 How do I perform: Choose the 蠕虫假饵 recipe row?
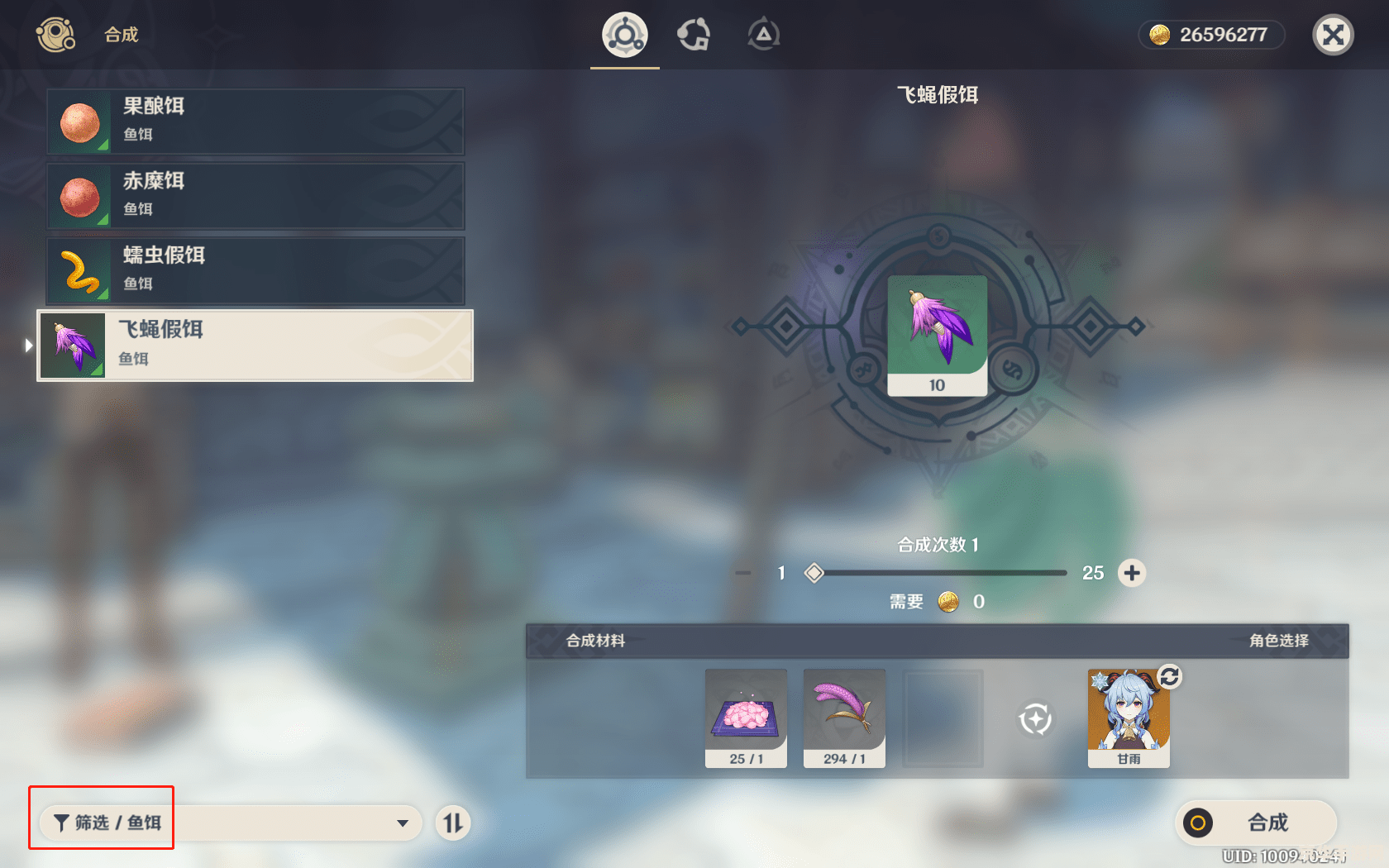(x=255, y=271)
